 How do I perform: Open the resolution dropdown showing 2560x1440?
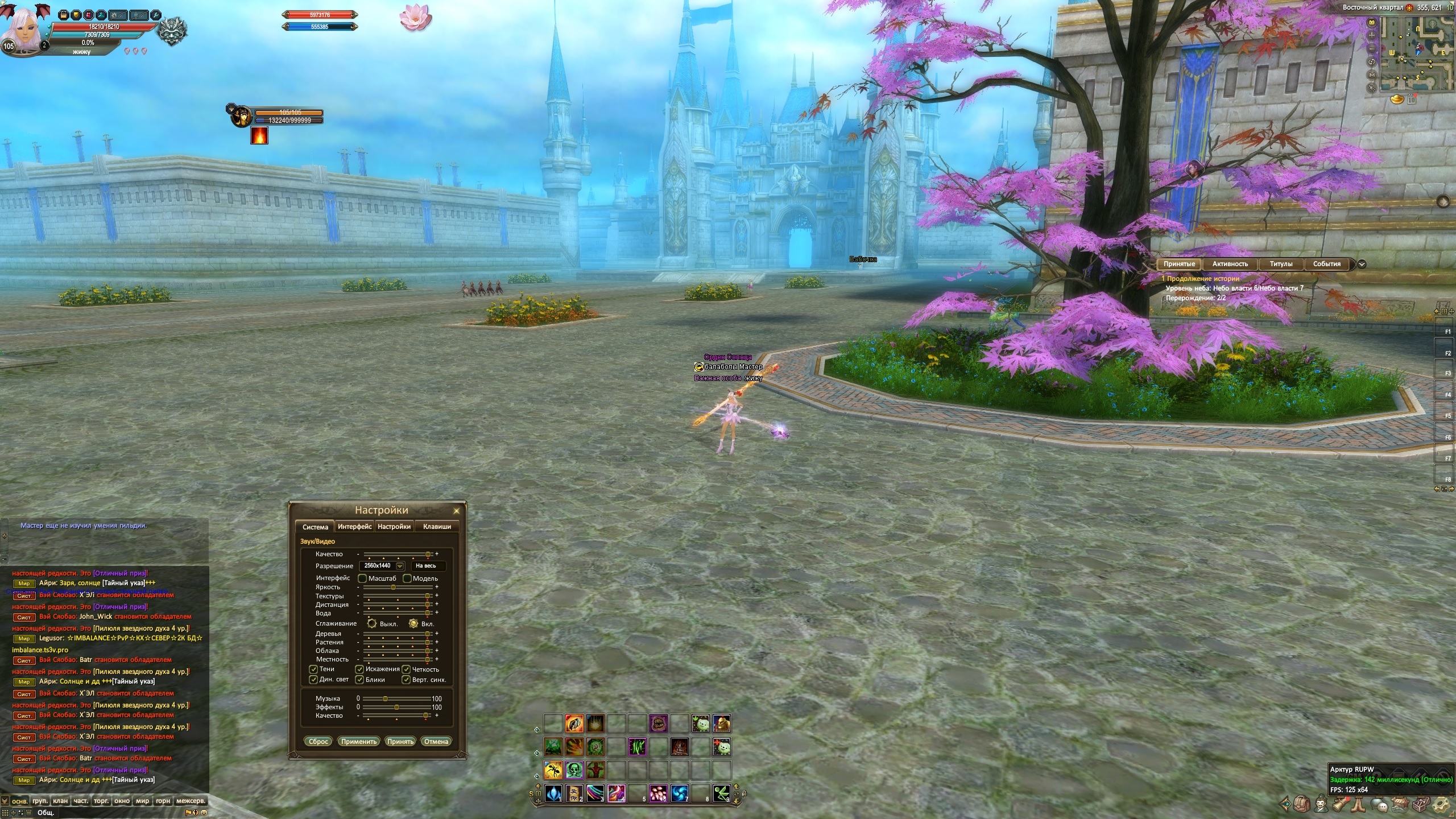(x=400, y=566)
